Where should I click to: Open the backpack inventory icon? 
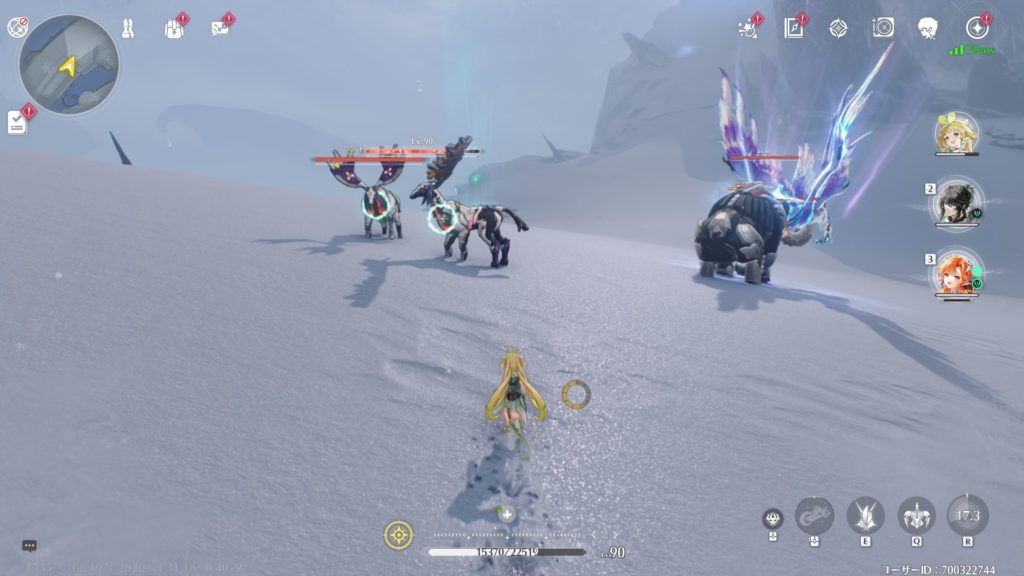tap(174, 28)
